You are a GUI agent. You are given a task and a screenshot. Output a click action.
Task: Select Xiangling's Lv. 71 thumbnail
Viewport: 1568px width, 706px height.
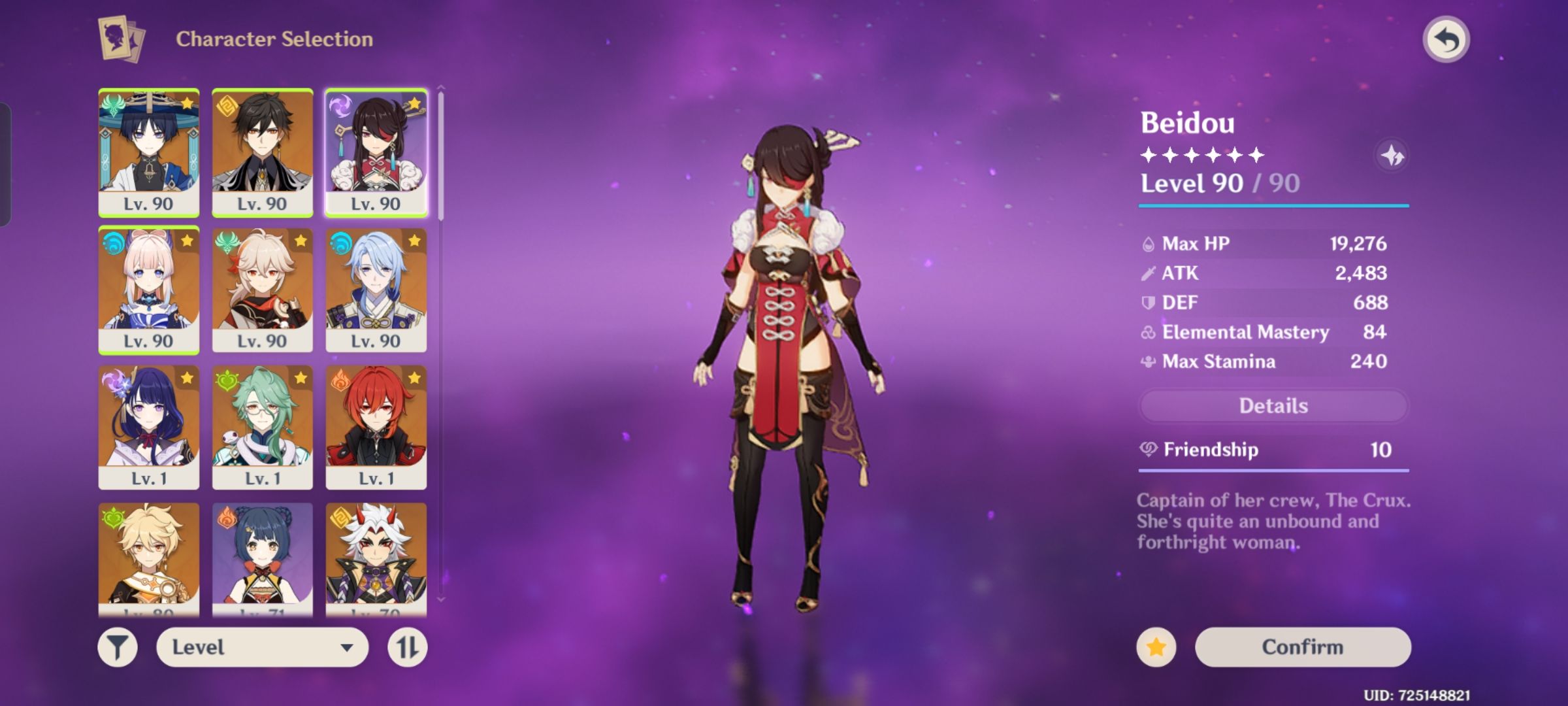263,556
